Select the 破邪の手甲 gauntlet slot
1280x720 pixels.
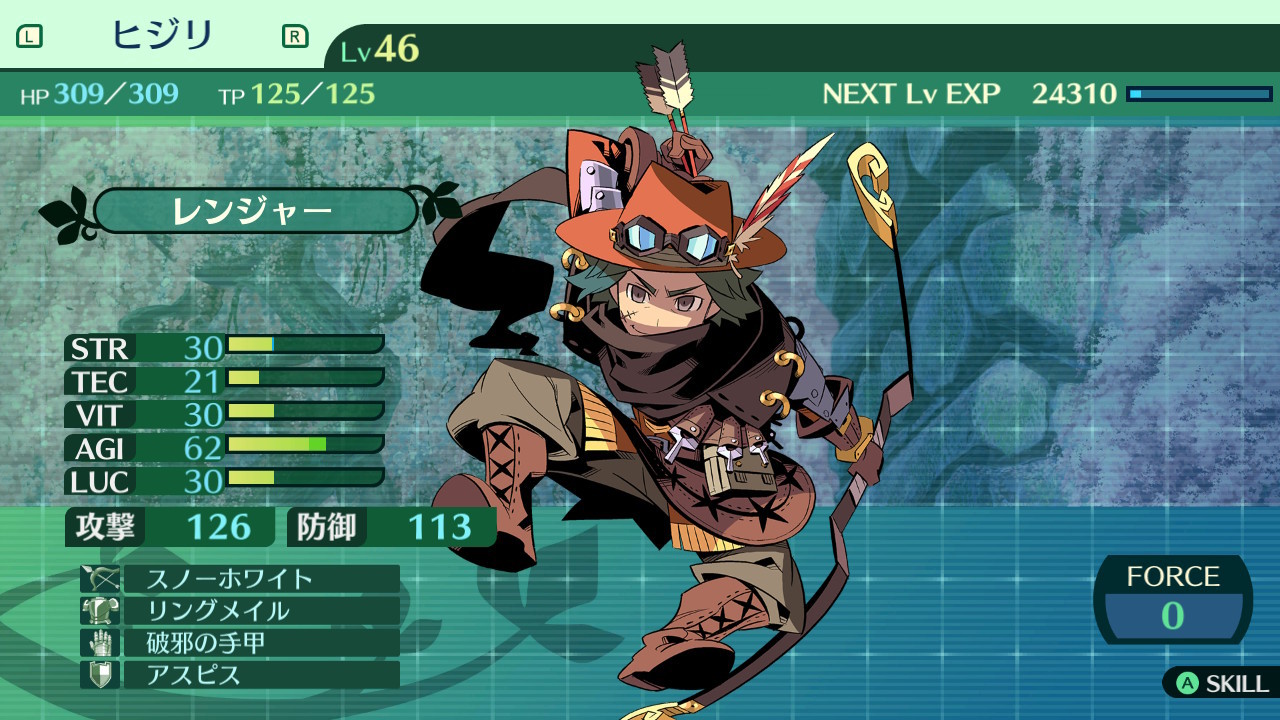click(x=240, y=643)
